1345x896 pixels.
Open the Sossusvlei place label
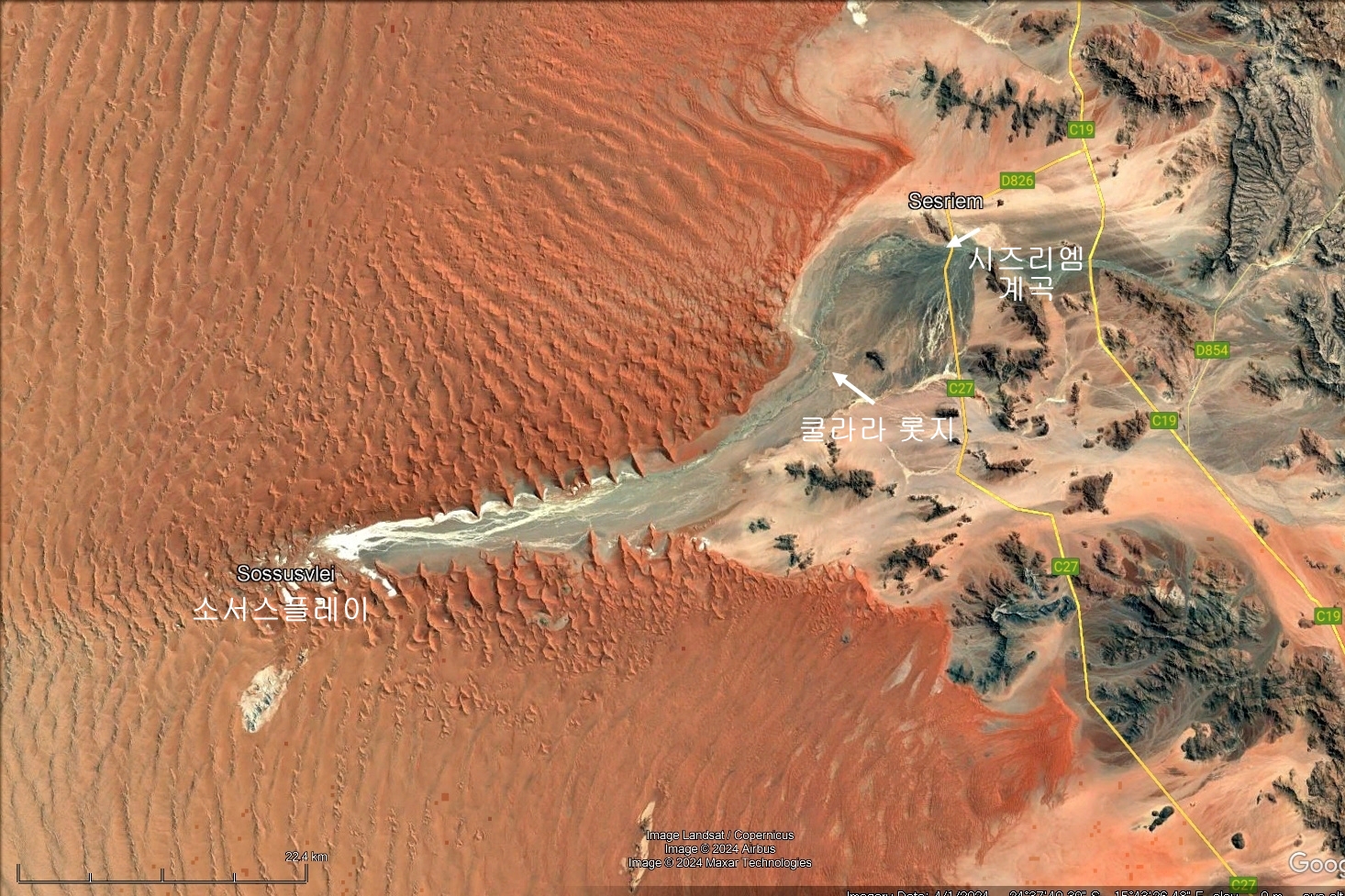tap(285, 573)
